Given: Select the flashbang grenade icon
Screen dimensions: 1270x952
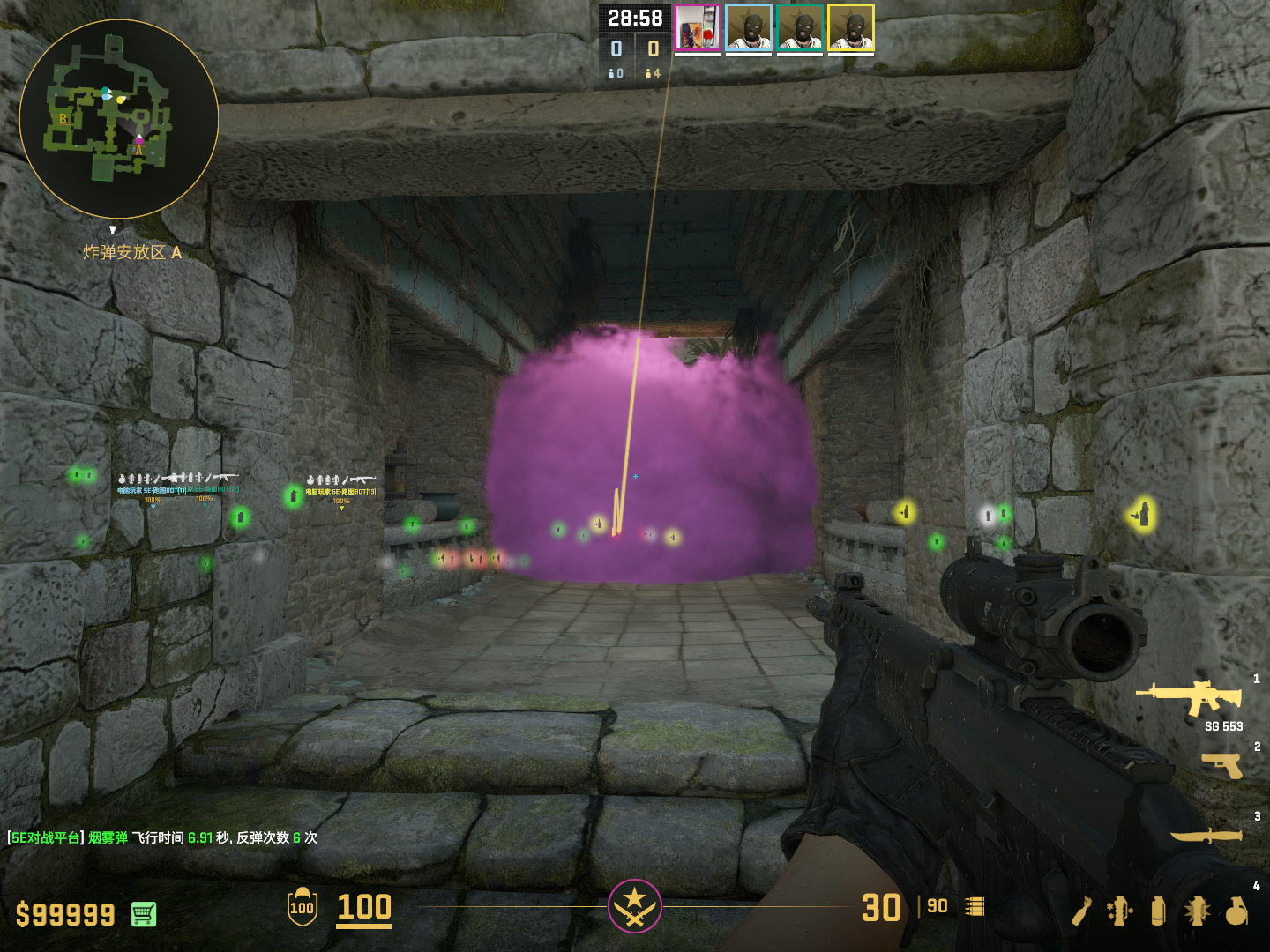Looking at the screenshot, I should 1197,911.
